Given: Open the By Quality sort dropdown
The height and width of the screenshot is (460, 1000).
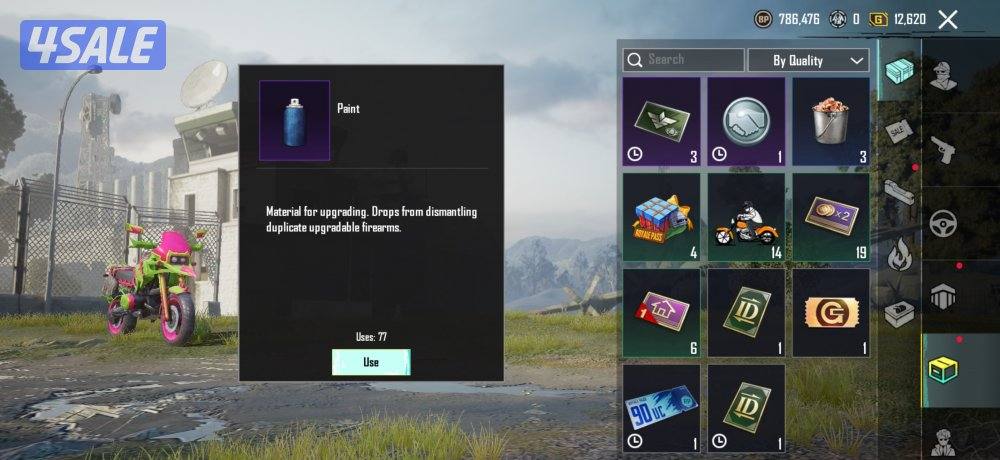Looking at the screenshot, I should [809, 60].
